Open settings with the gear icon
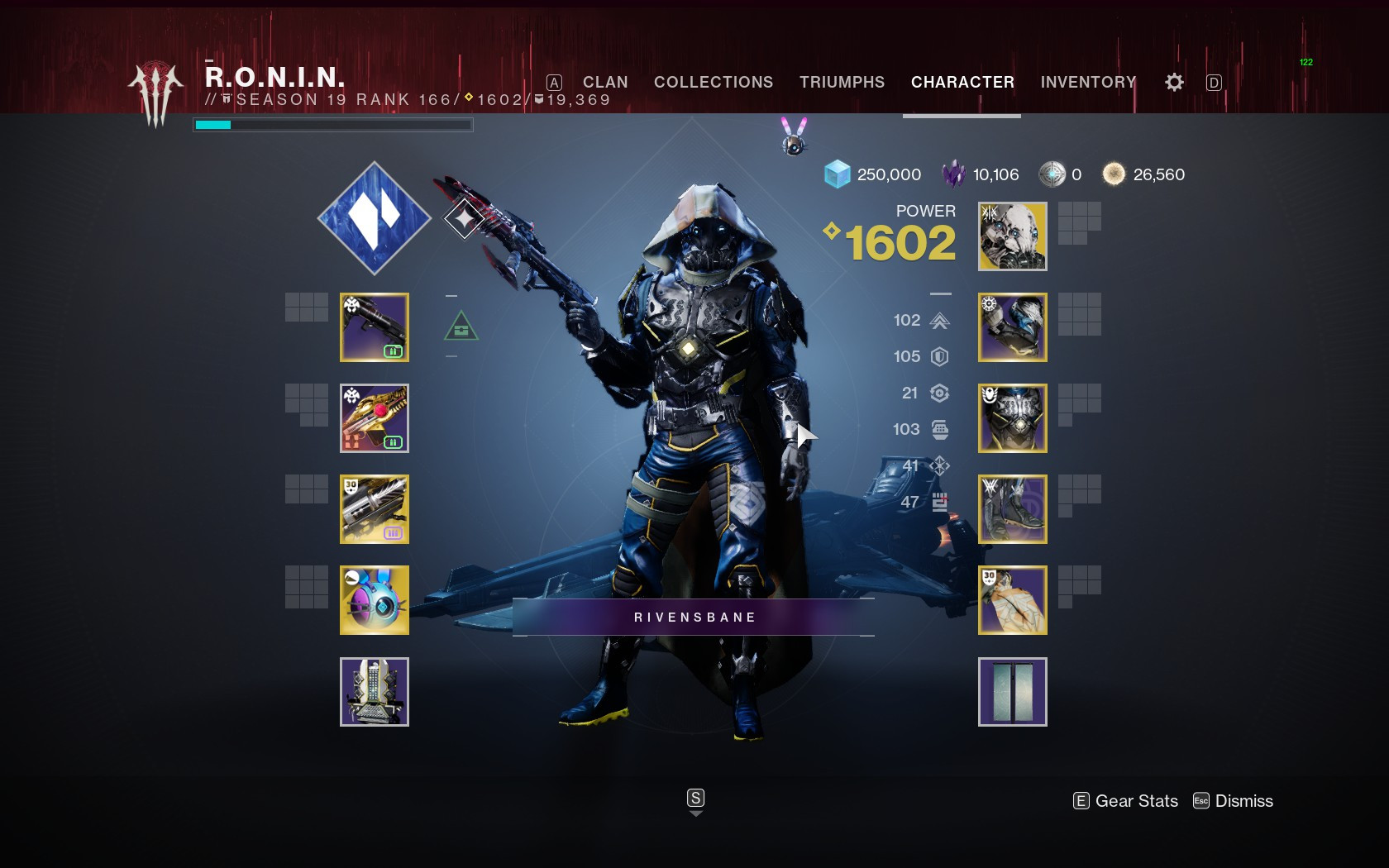Viewport: 1389px width, 868px height. coord(1174,82)
